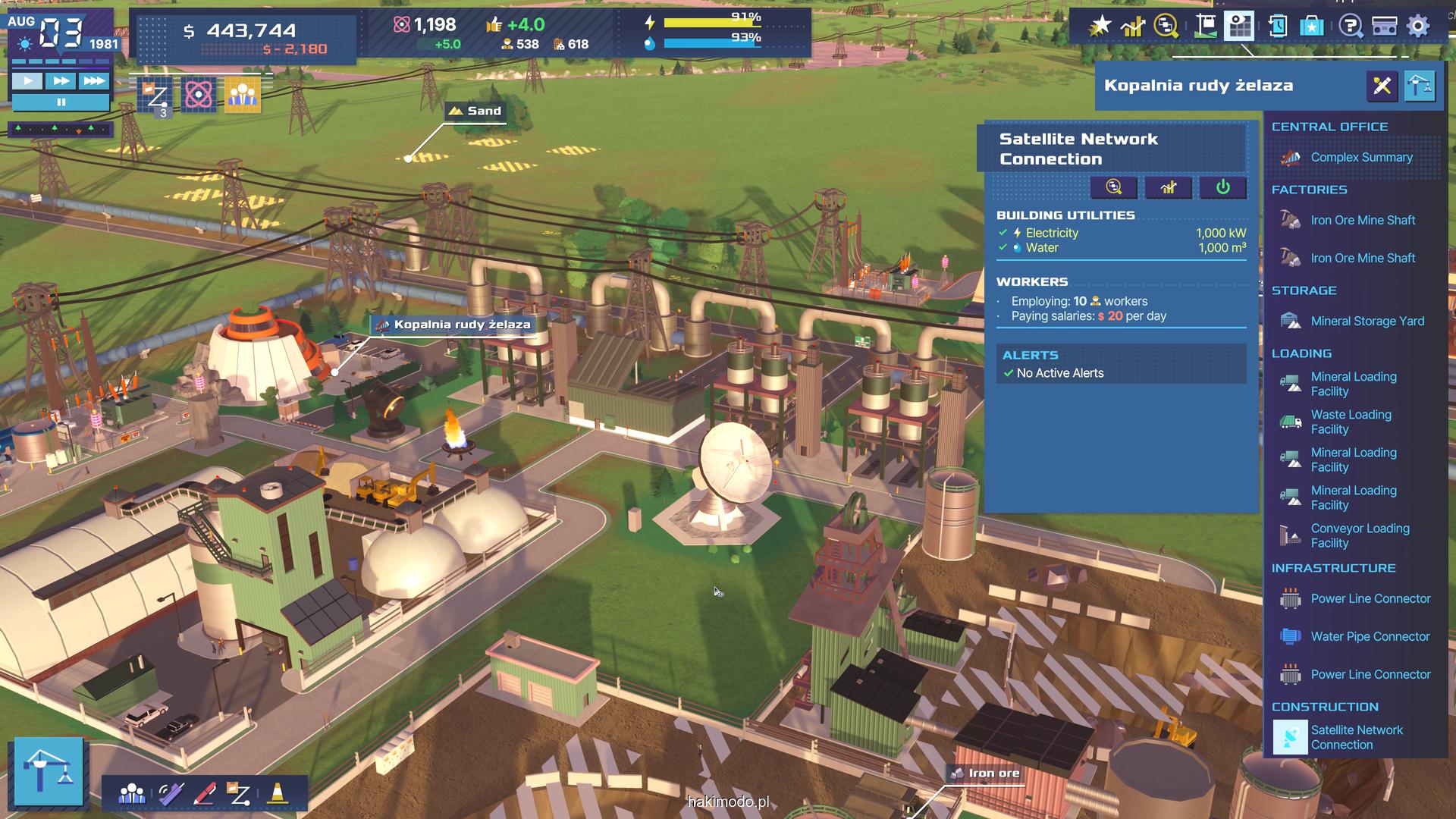Select the Waste Loading Facility
1456x819 pixels.
(x=1350, y=422)
